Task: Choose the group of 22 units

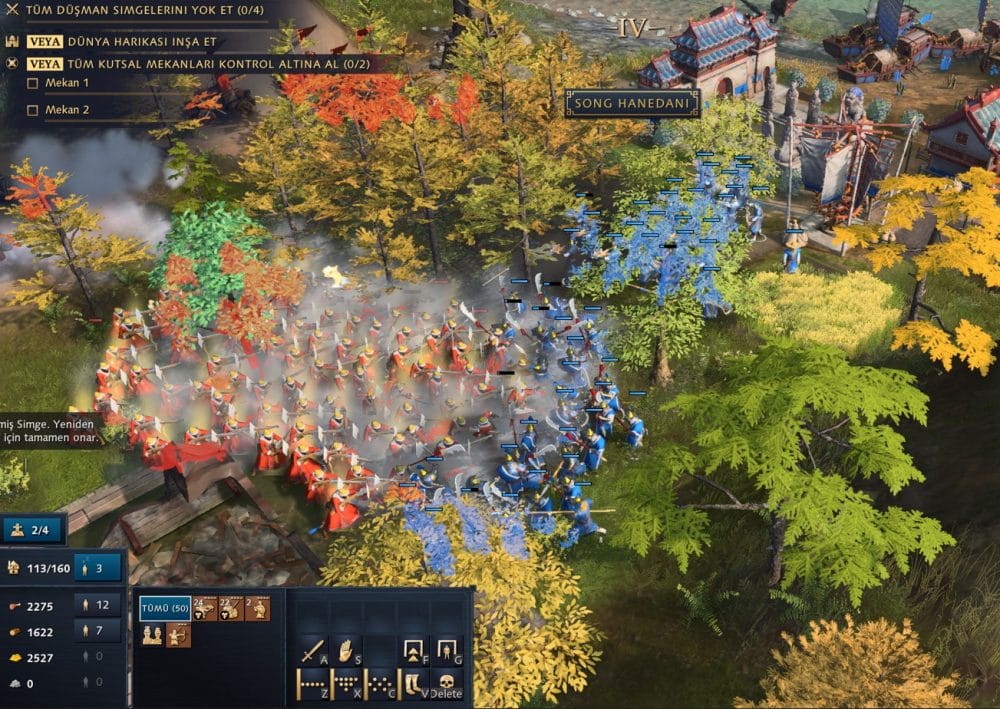Action: 231,609
